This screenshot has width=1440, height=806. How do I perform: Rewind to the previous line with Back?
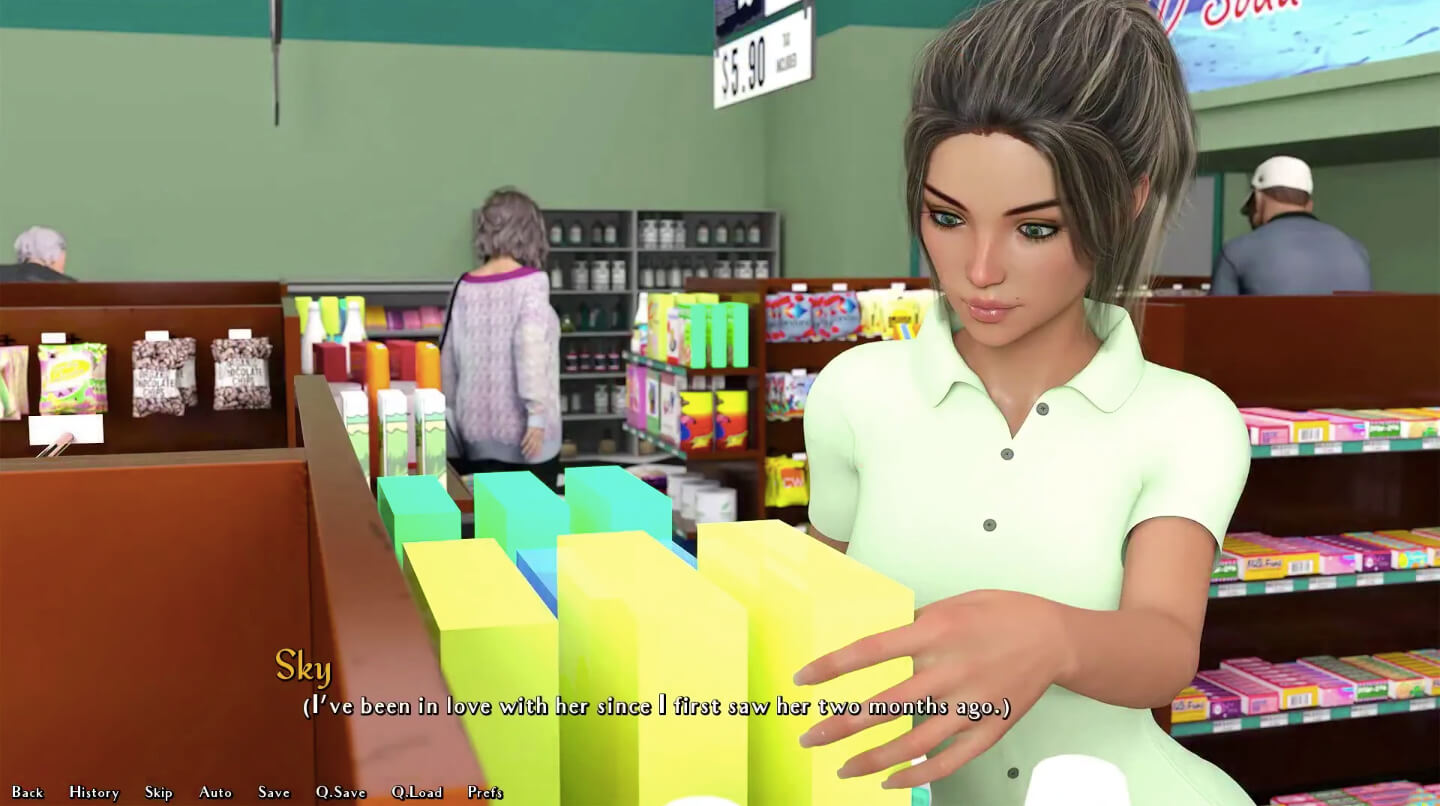coord(27,791)
